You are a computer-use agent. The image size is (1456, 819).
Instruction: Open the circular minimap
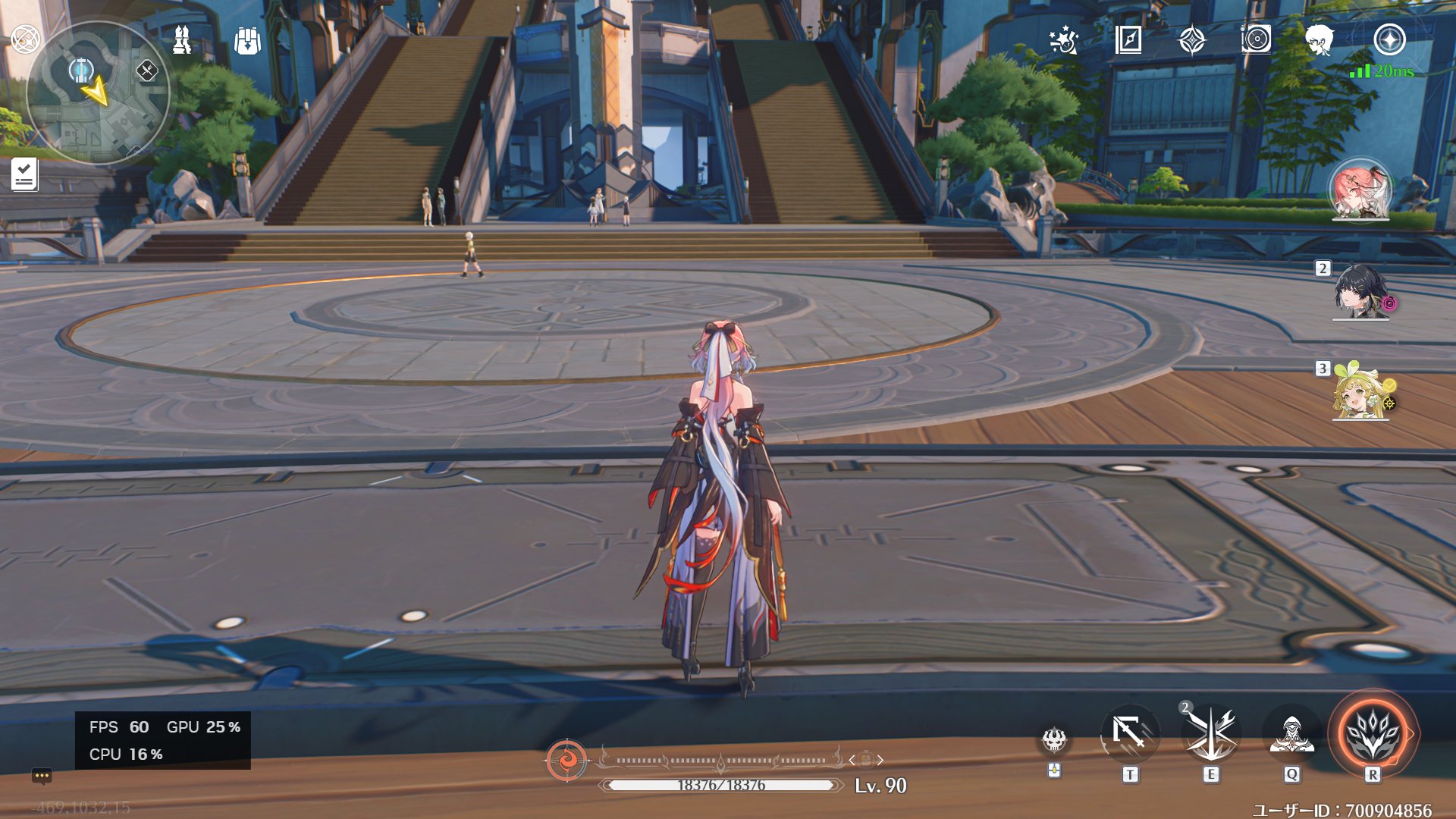98,93
